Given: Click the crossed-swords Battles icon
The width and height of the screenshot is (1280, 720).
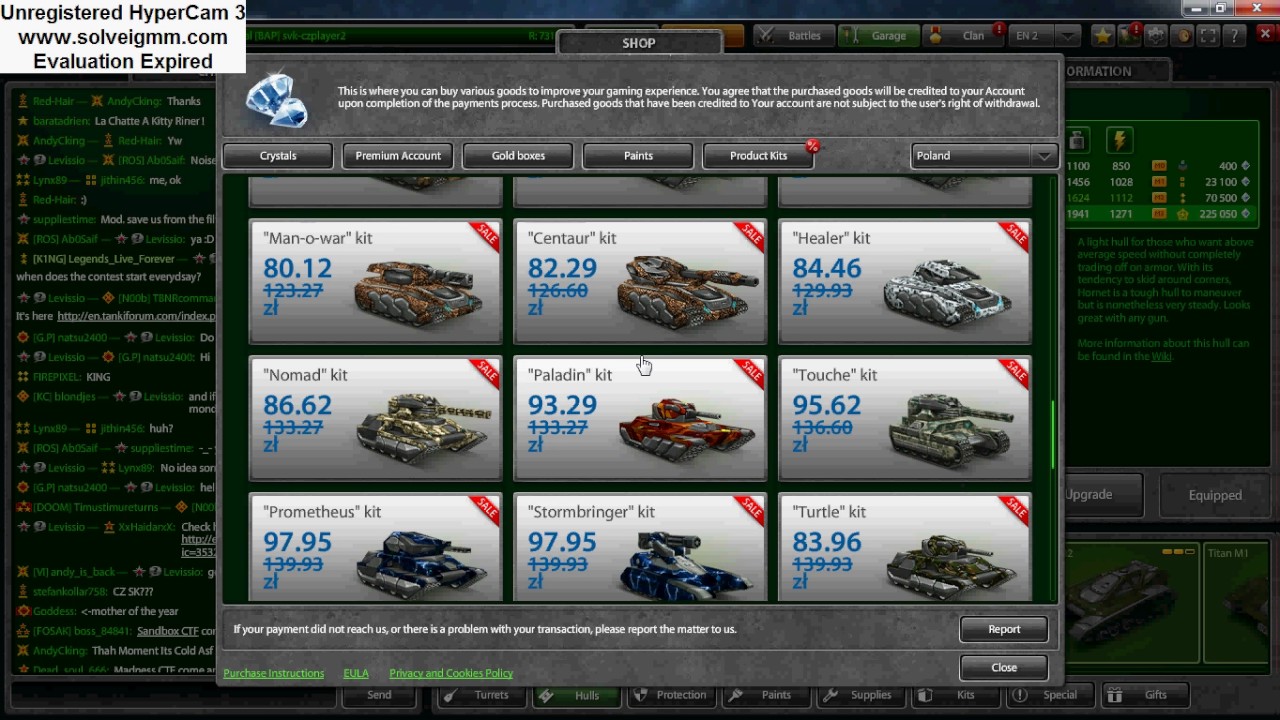Looking at the screenshot, I should click(x=766, y=35).
